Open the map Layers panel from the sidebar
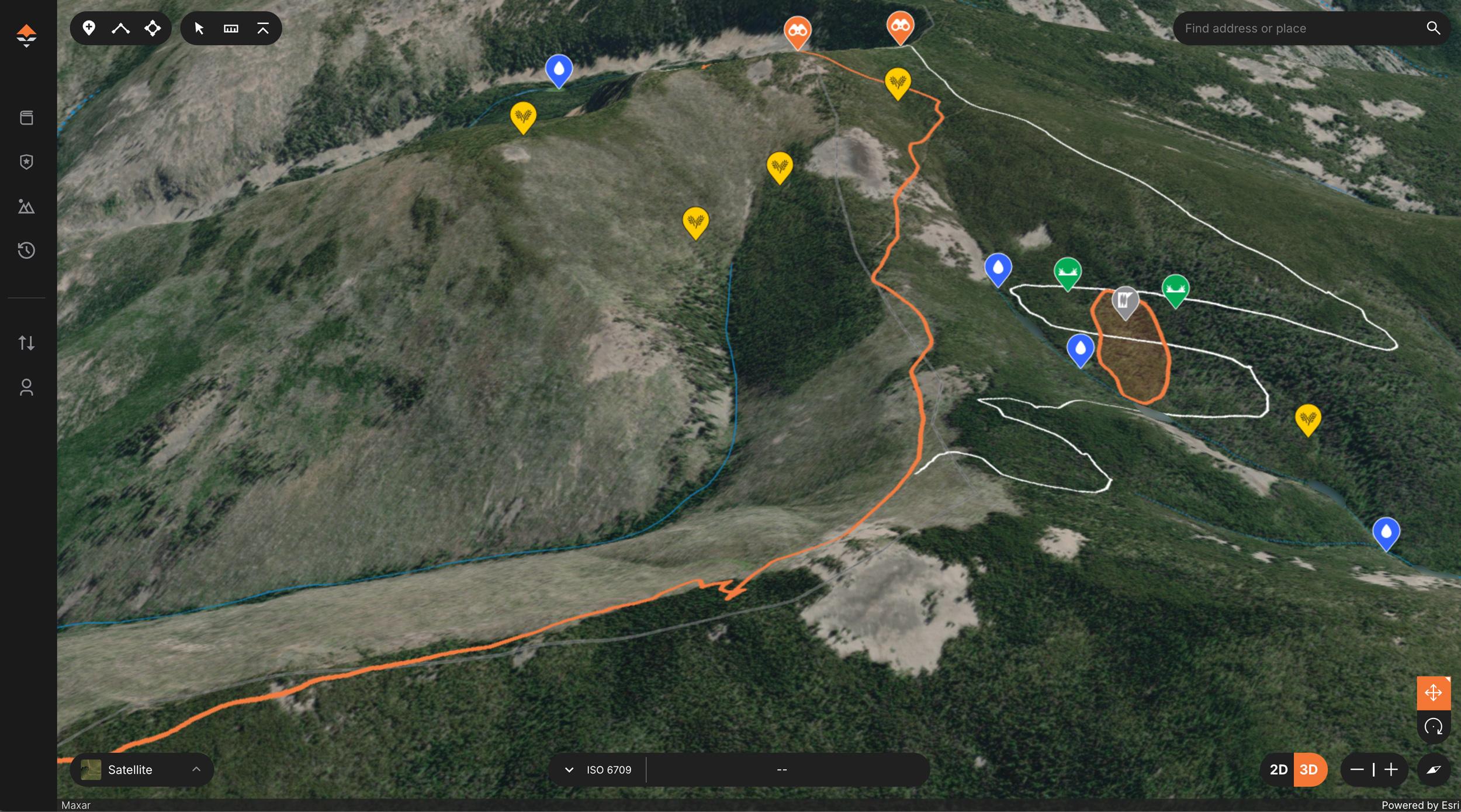 (x=27, y=117)
